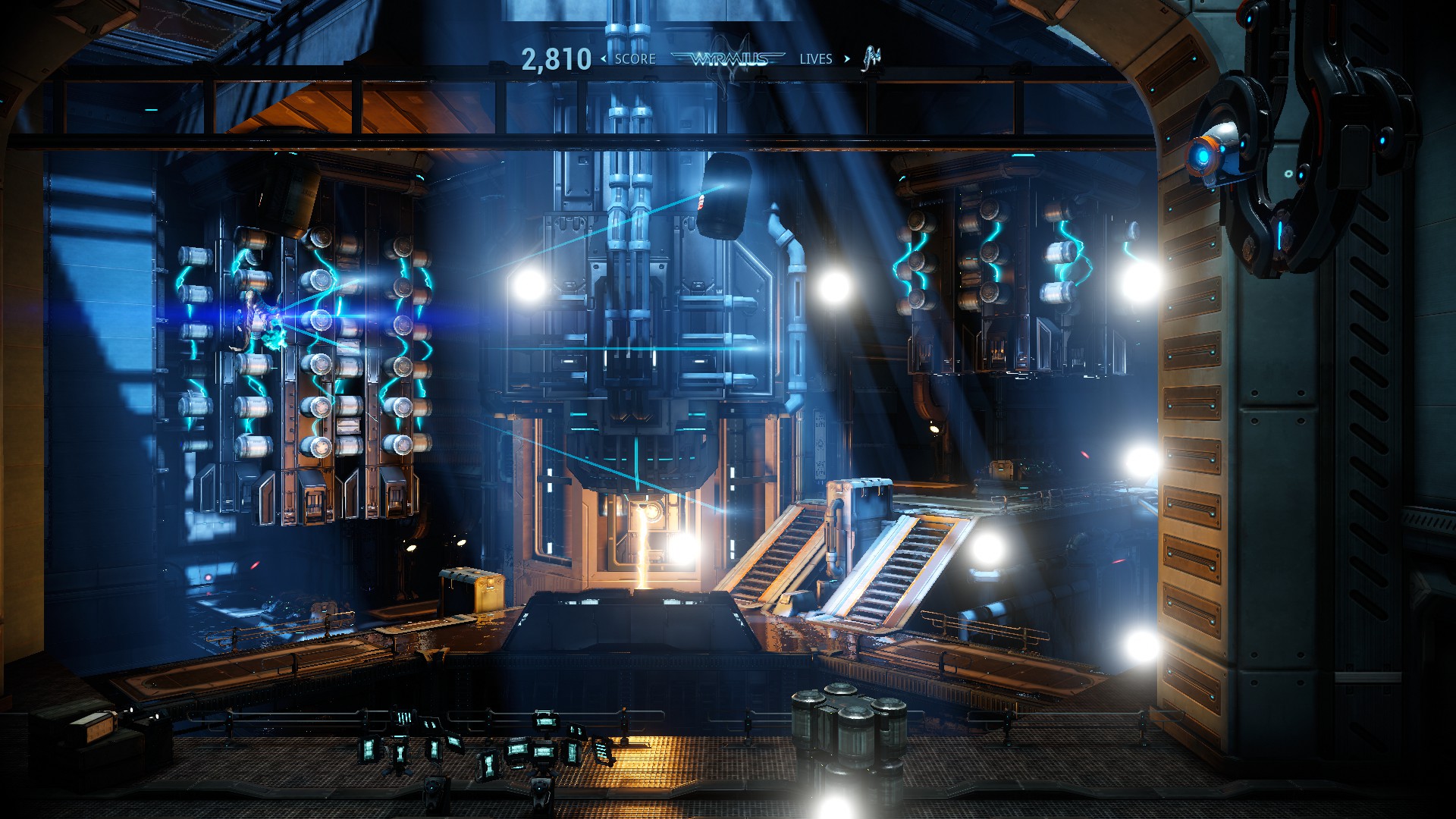Click the right chevron beside LIVES

pyautogui.click(x=847, y=58)
